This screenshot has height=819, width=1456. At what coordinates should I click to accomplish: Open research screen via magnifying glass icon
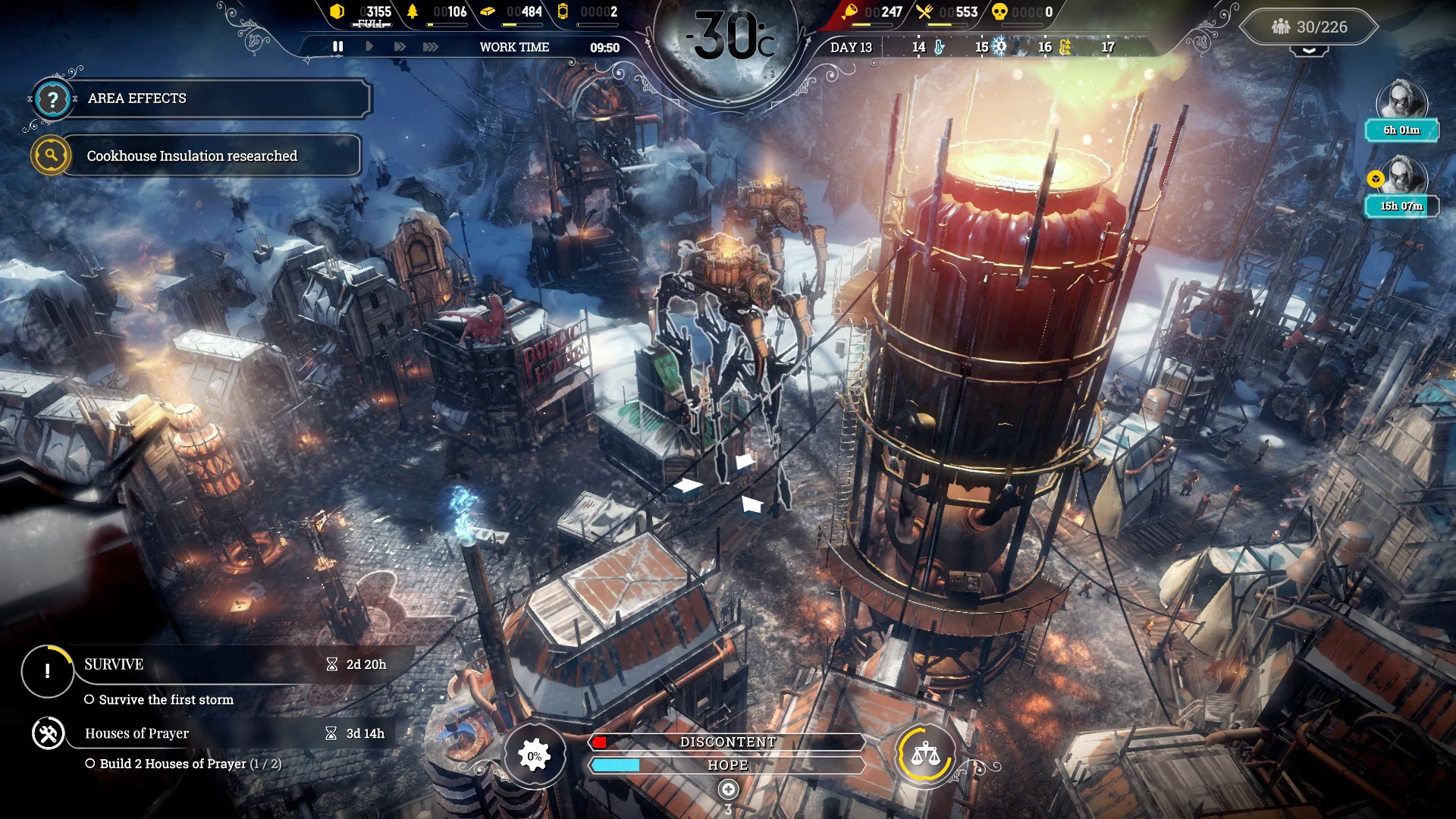tap(49, 155)
